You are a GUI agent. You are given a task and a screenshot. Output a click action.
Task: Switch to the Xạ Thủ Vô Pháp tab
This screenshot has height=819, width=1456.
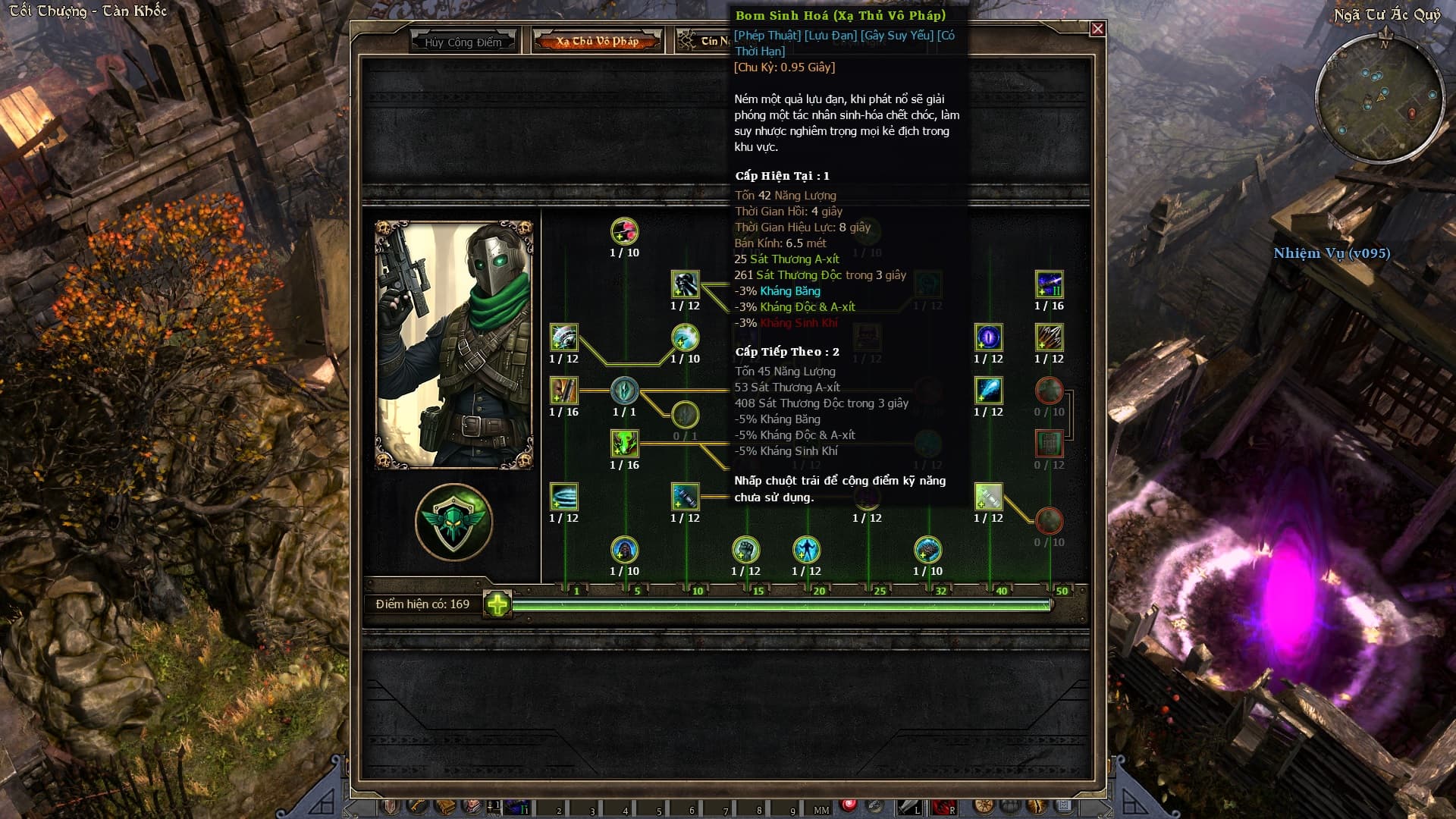(x=597, y=41)
